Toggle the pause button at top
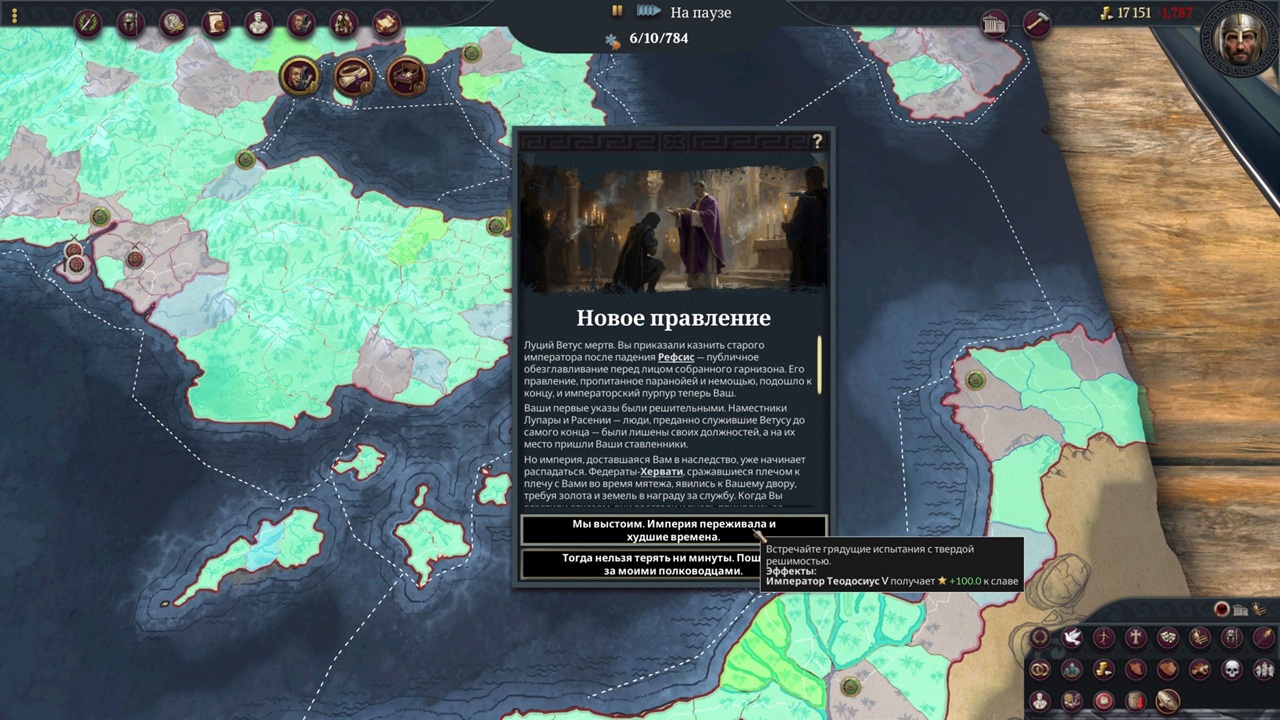1280x720 pixels. pos(617,11)
